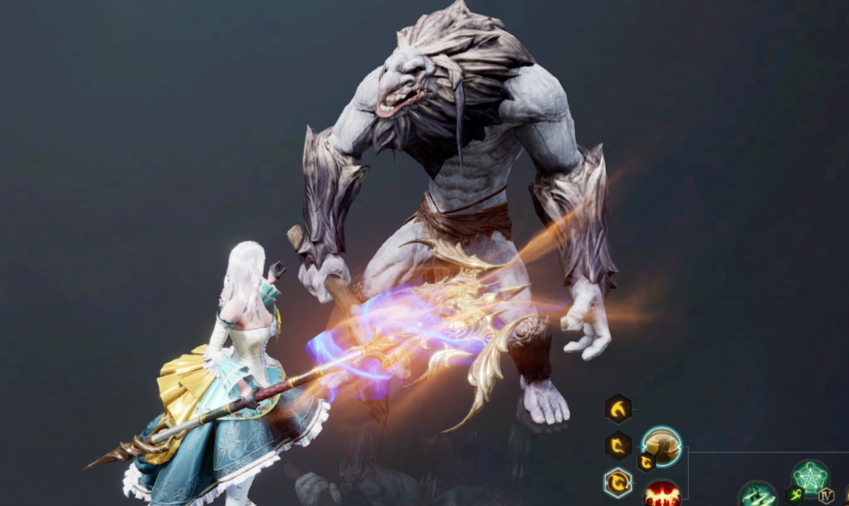Select the top hexagonal crescent slash node
The image size is (849, 506).
pyautogui.click(x=618, y=408)
